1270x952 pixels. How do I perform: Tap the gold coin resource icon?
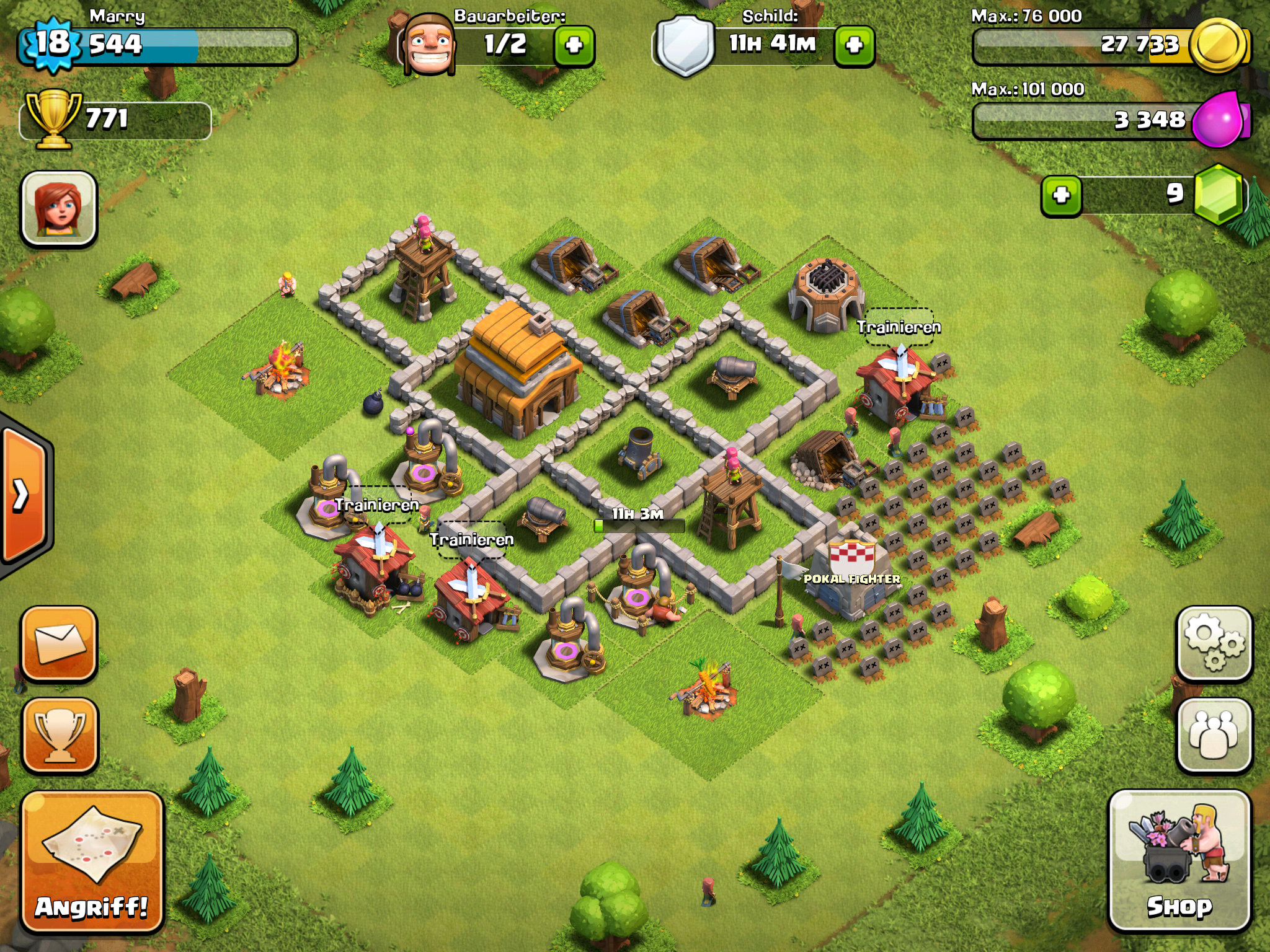point(1217,45)
